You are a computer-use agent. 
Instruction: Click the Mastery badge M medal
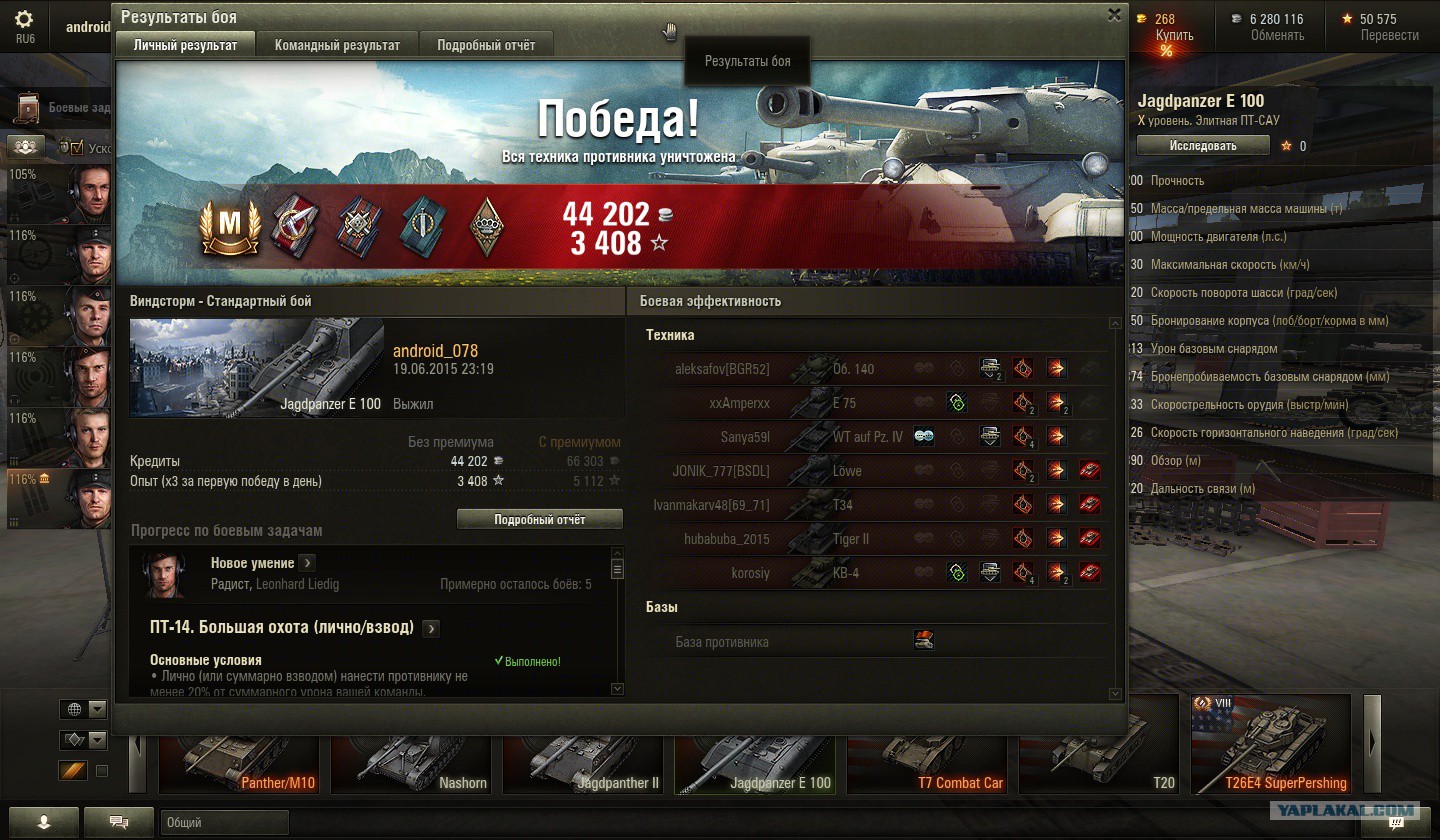(230, 226)
